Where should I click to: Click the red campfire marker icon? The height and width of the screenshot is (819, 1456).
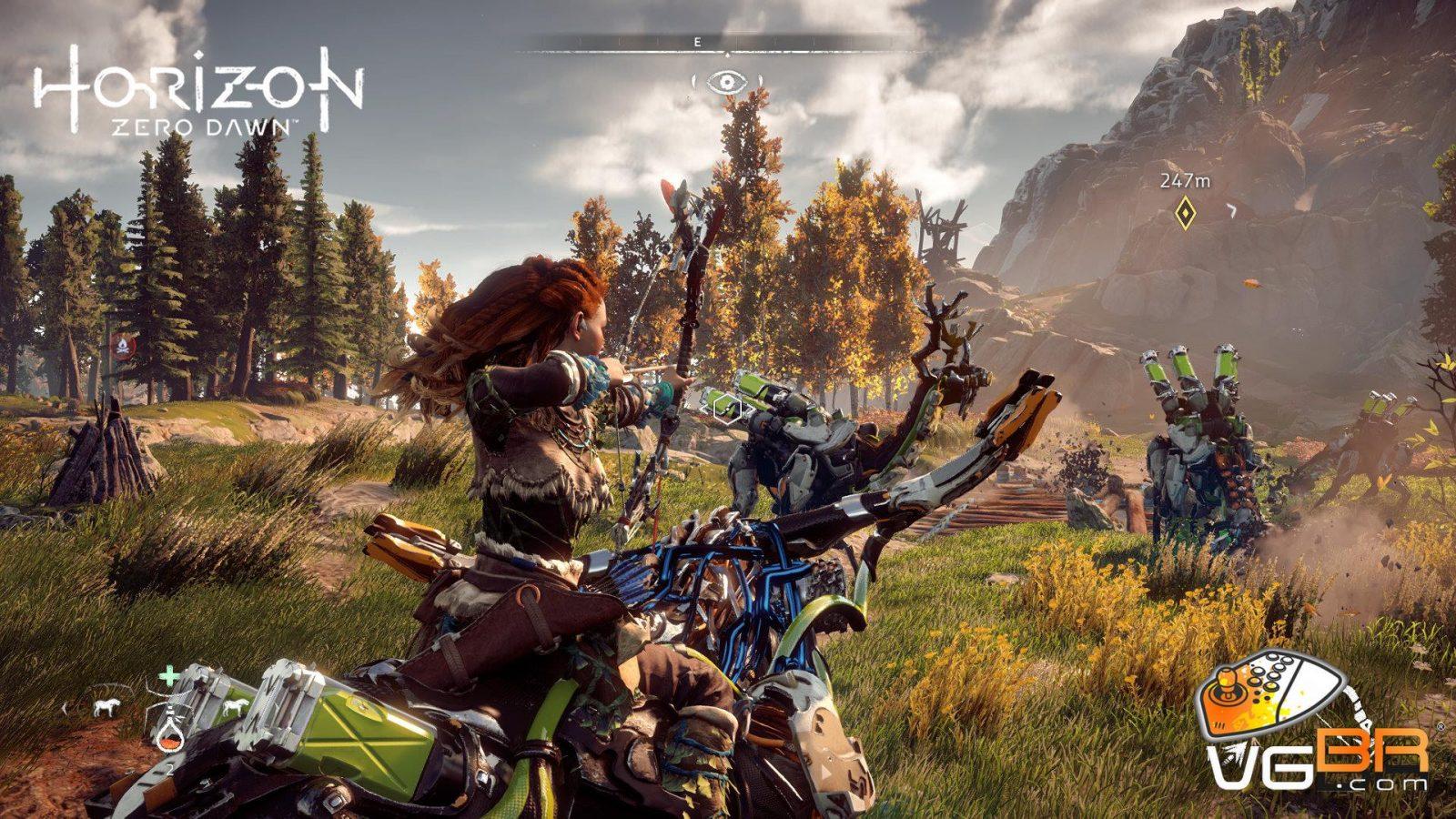pyautogui.click(x=124, y=346)
